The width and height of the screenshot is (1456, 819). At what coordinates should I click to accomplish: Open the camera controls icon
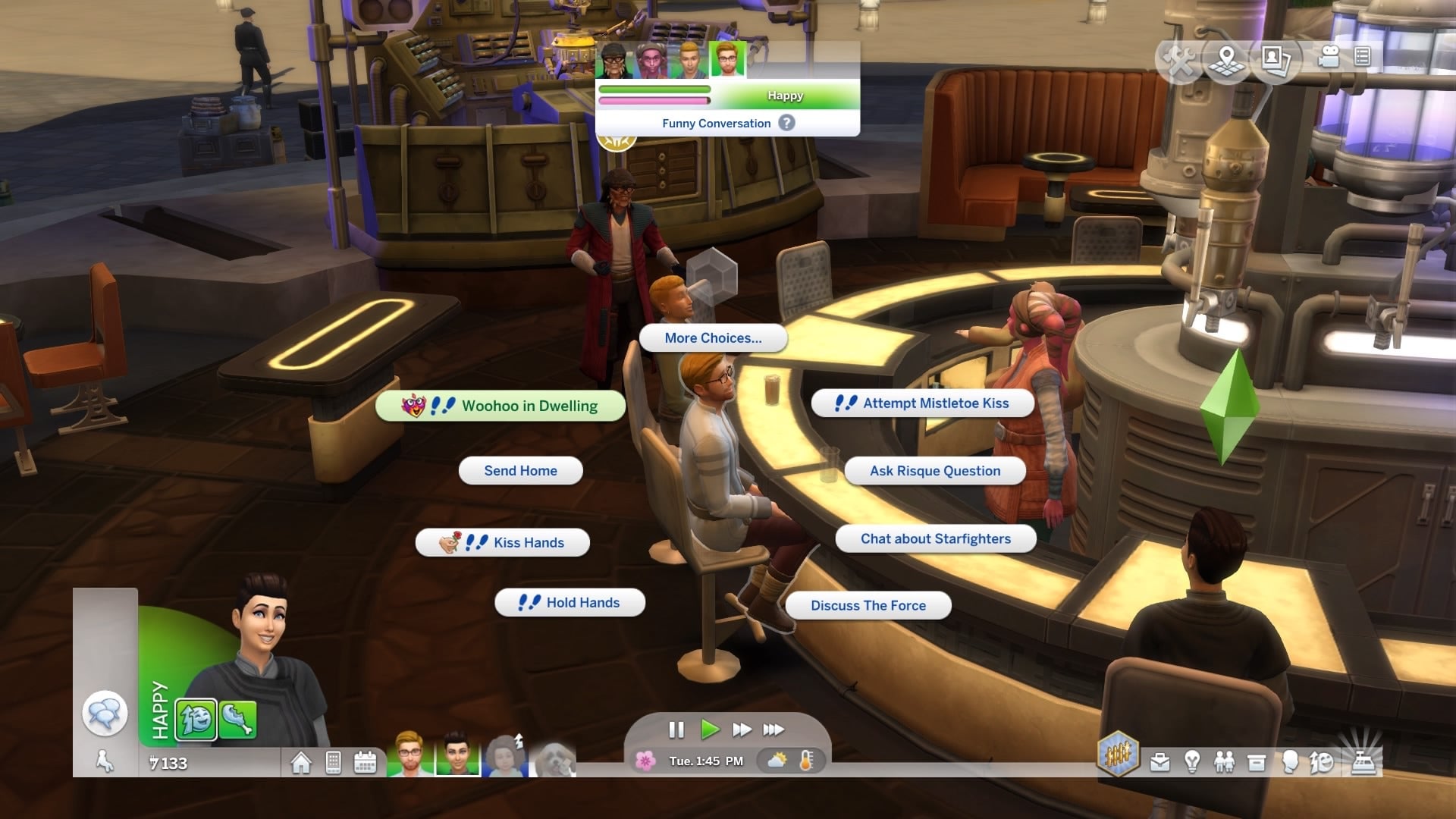pyautogui.click(x=1329, y=57)
